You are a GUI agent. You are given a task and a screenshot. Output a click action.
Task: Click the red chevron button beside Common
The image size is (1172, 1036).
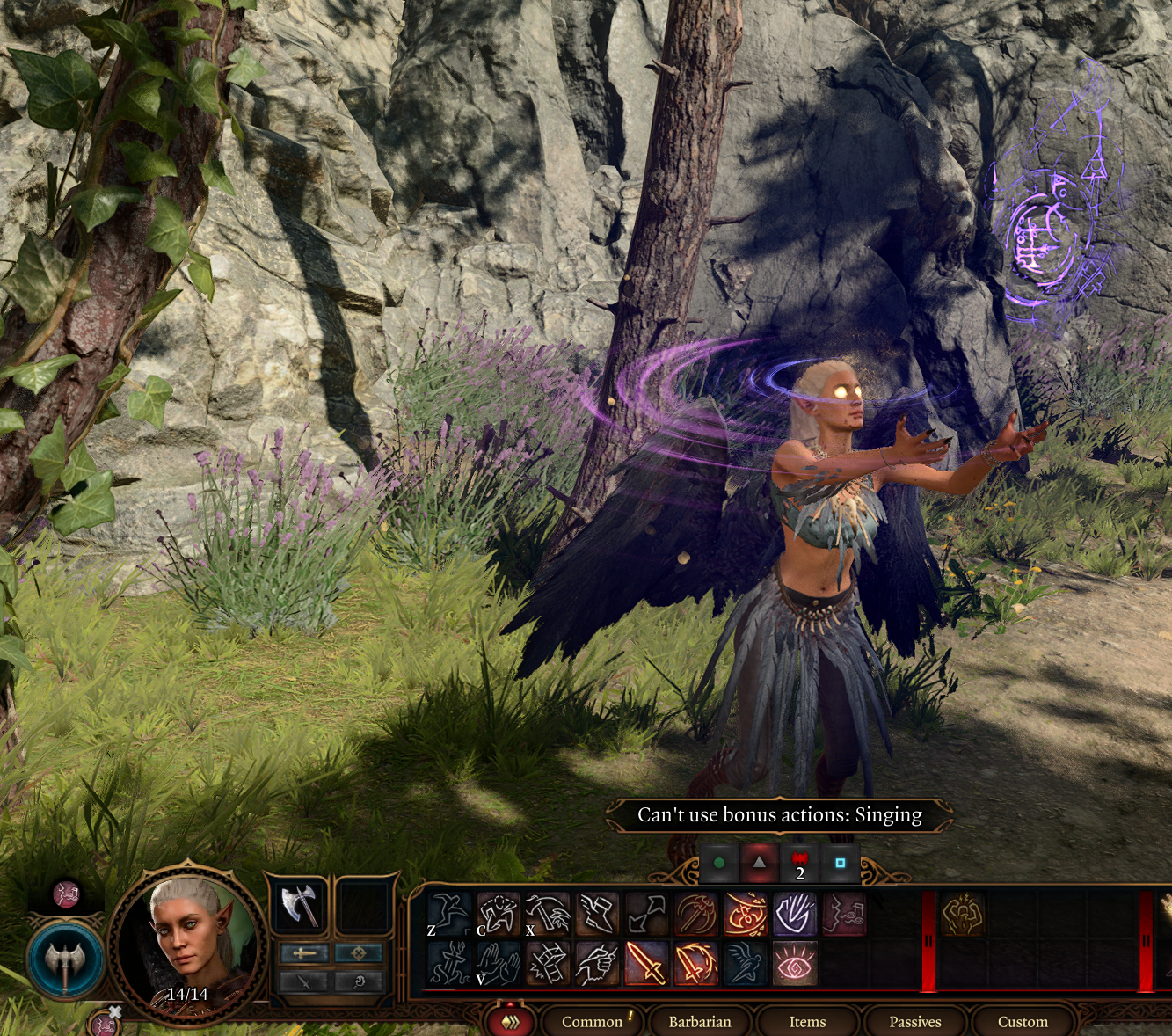(510, 1022)
